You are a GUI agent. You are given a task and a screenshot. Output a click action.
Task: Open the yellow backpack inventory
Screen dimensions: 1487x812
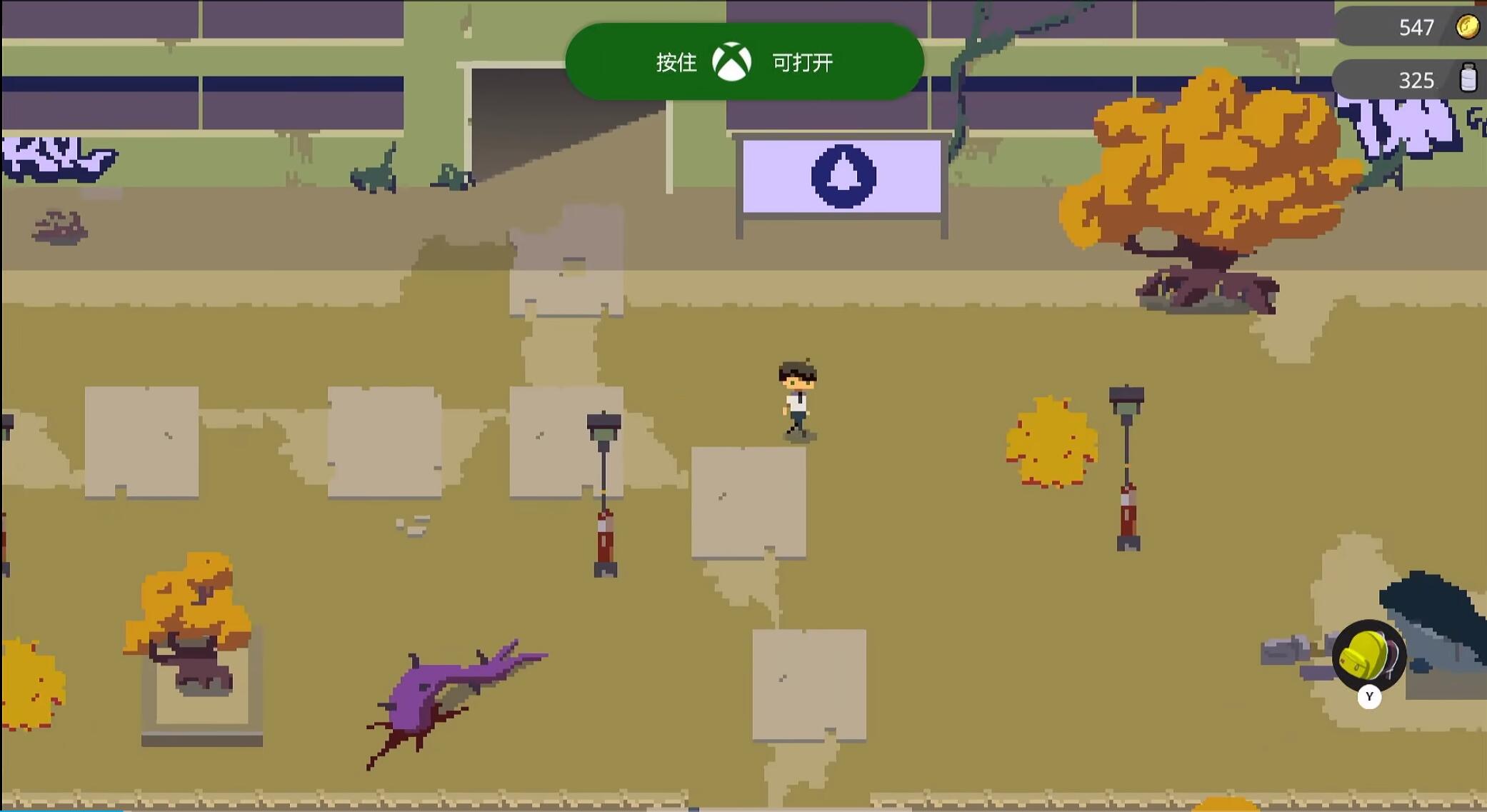(x=1368, y=656)
